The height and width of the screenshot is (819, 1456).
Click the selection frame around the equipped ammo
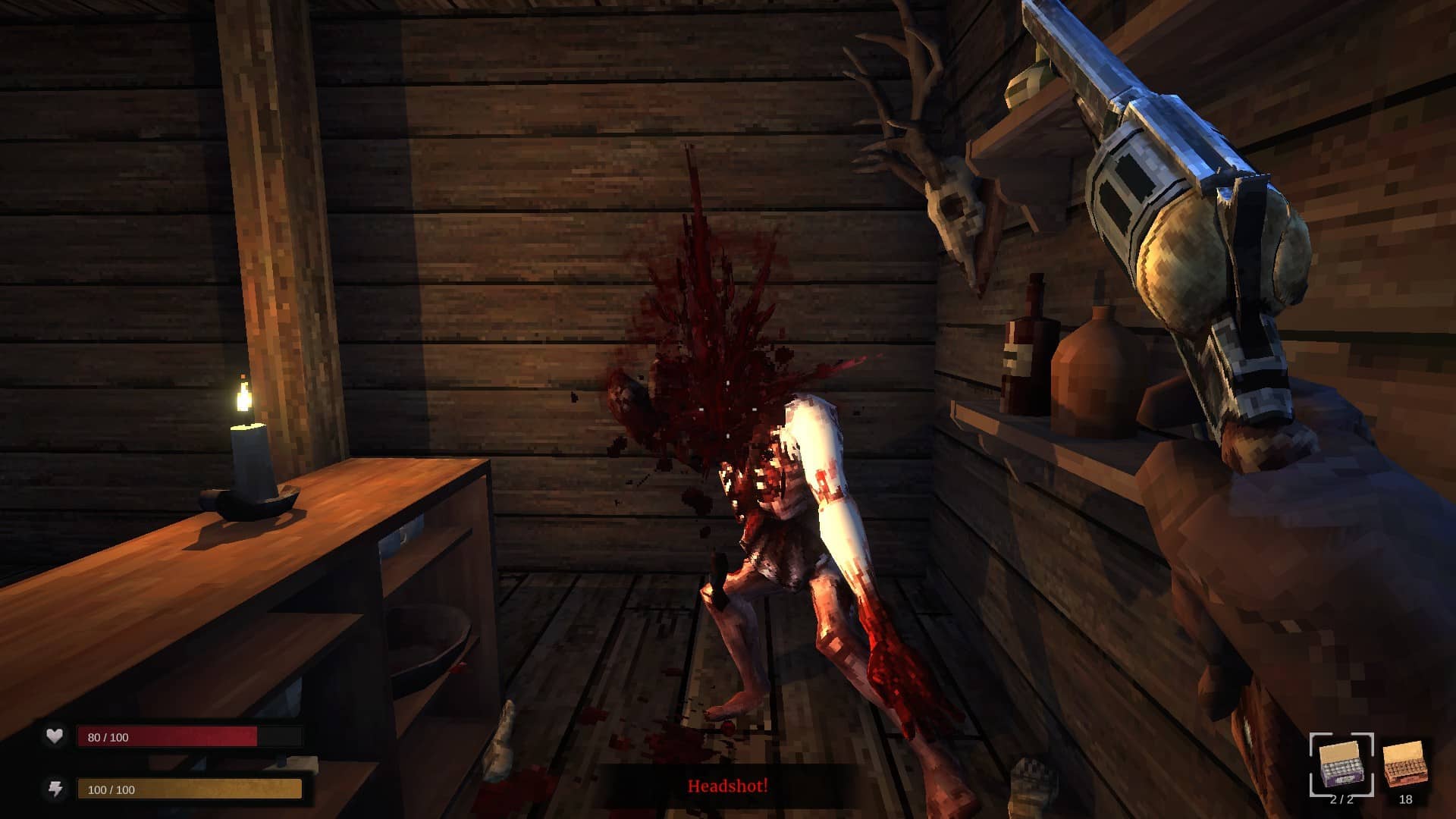point(1340,764)
